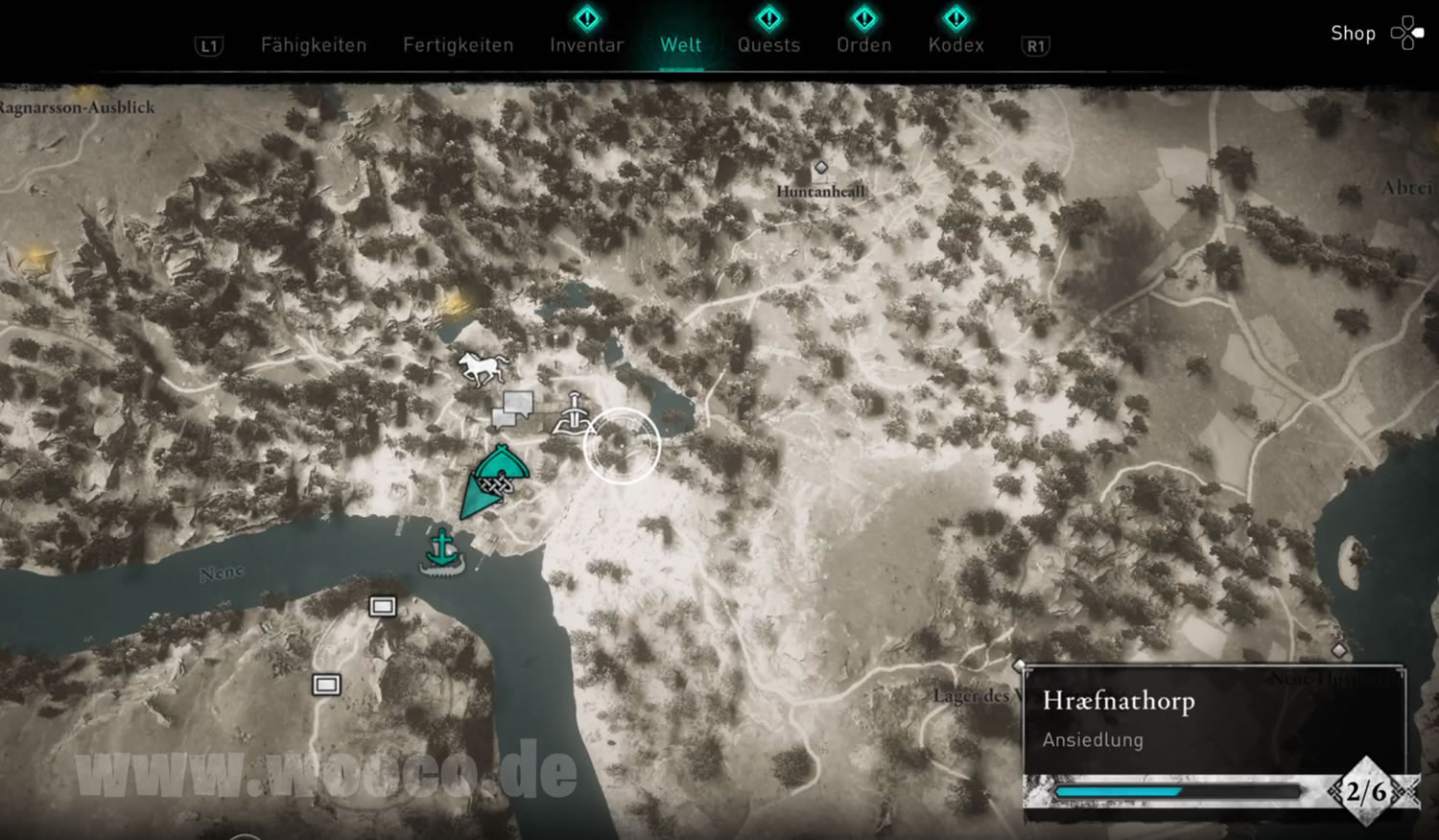Show the Orden tab
Viewport: 1439px width, 840px height.
pos(863,45)
